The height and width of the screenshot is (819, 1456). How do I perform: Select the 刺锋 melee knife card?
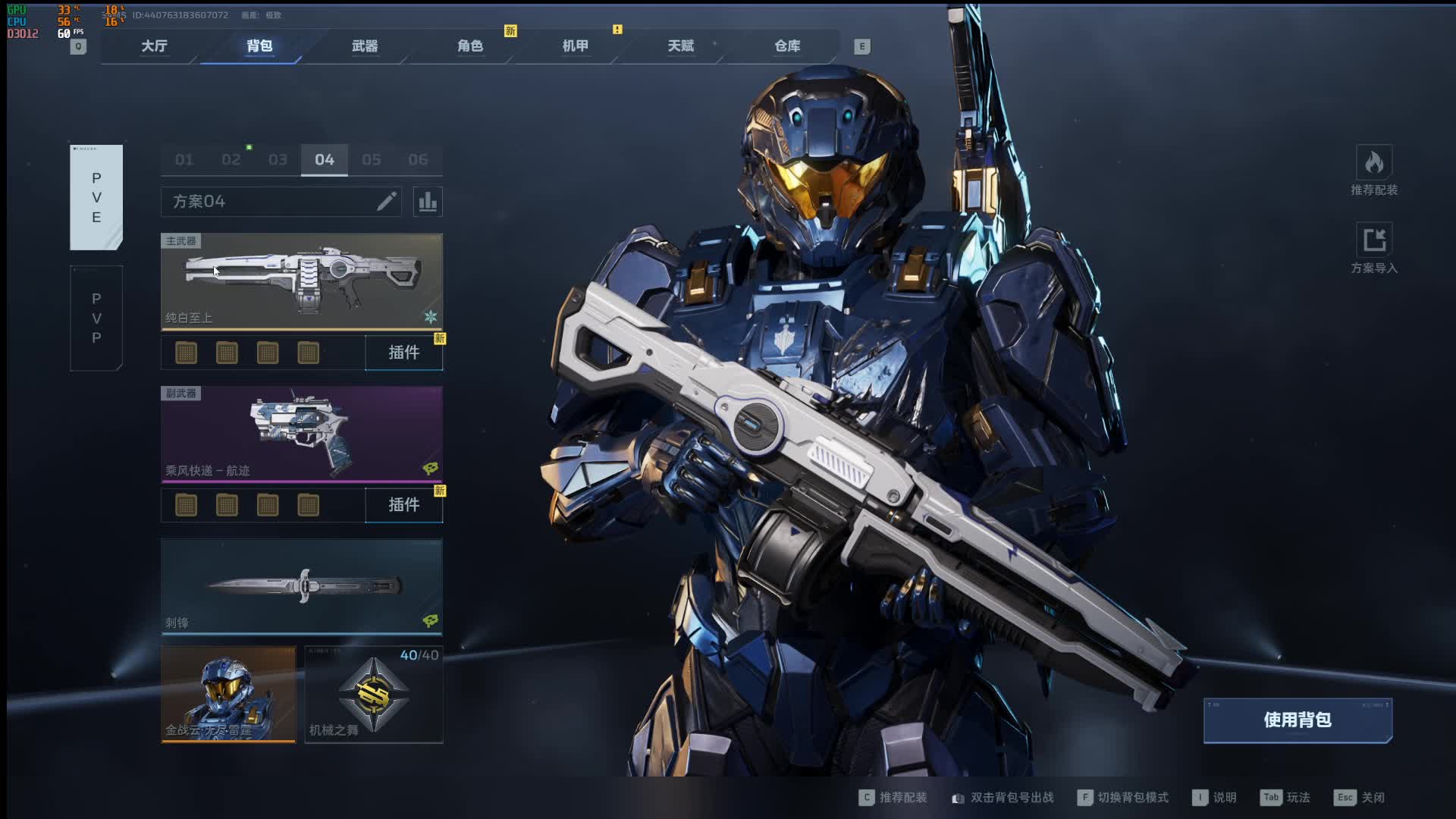[x=302, y=586]
